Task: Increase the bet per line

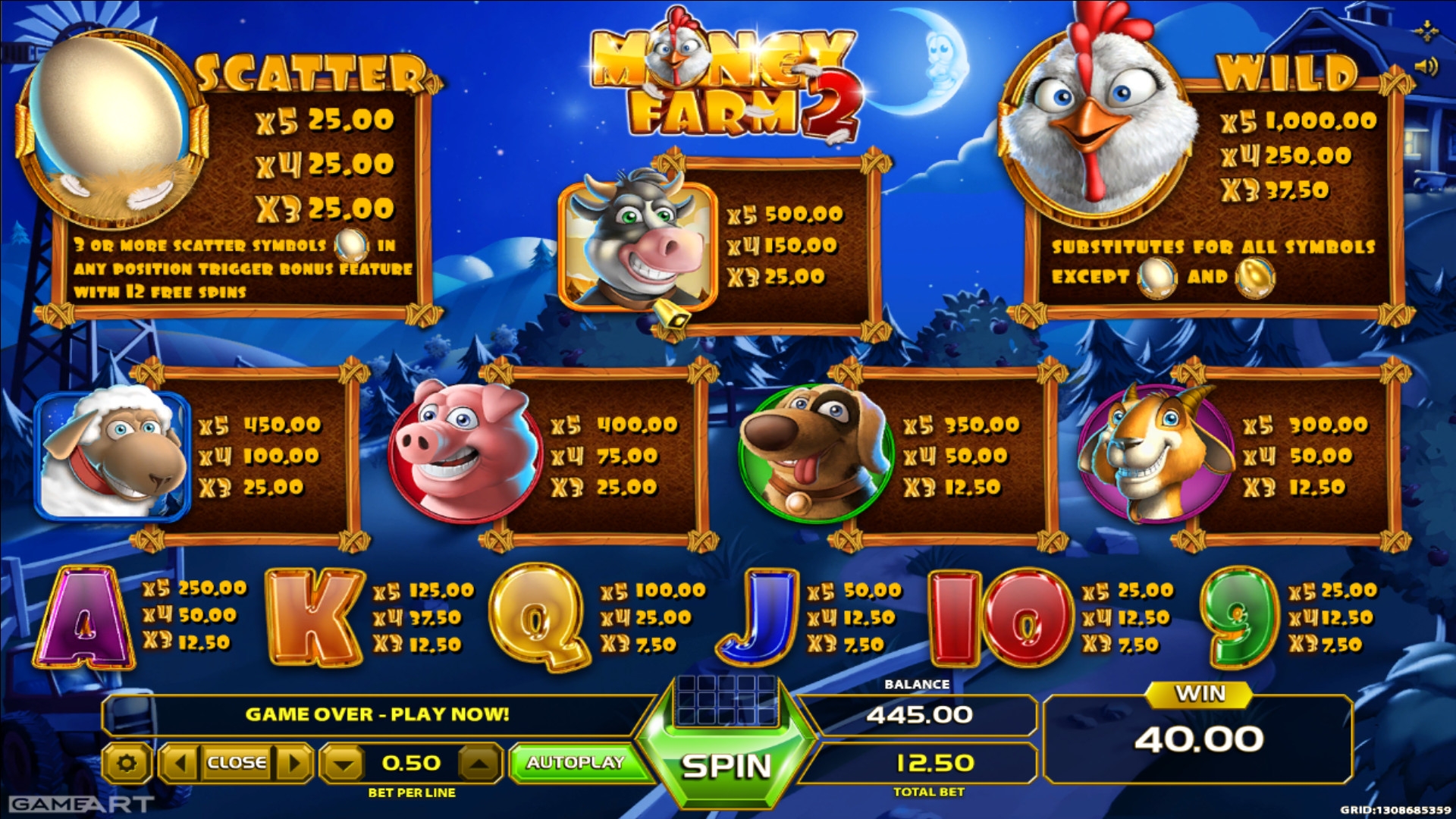Action: [x=479, y=762]
